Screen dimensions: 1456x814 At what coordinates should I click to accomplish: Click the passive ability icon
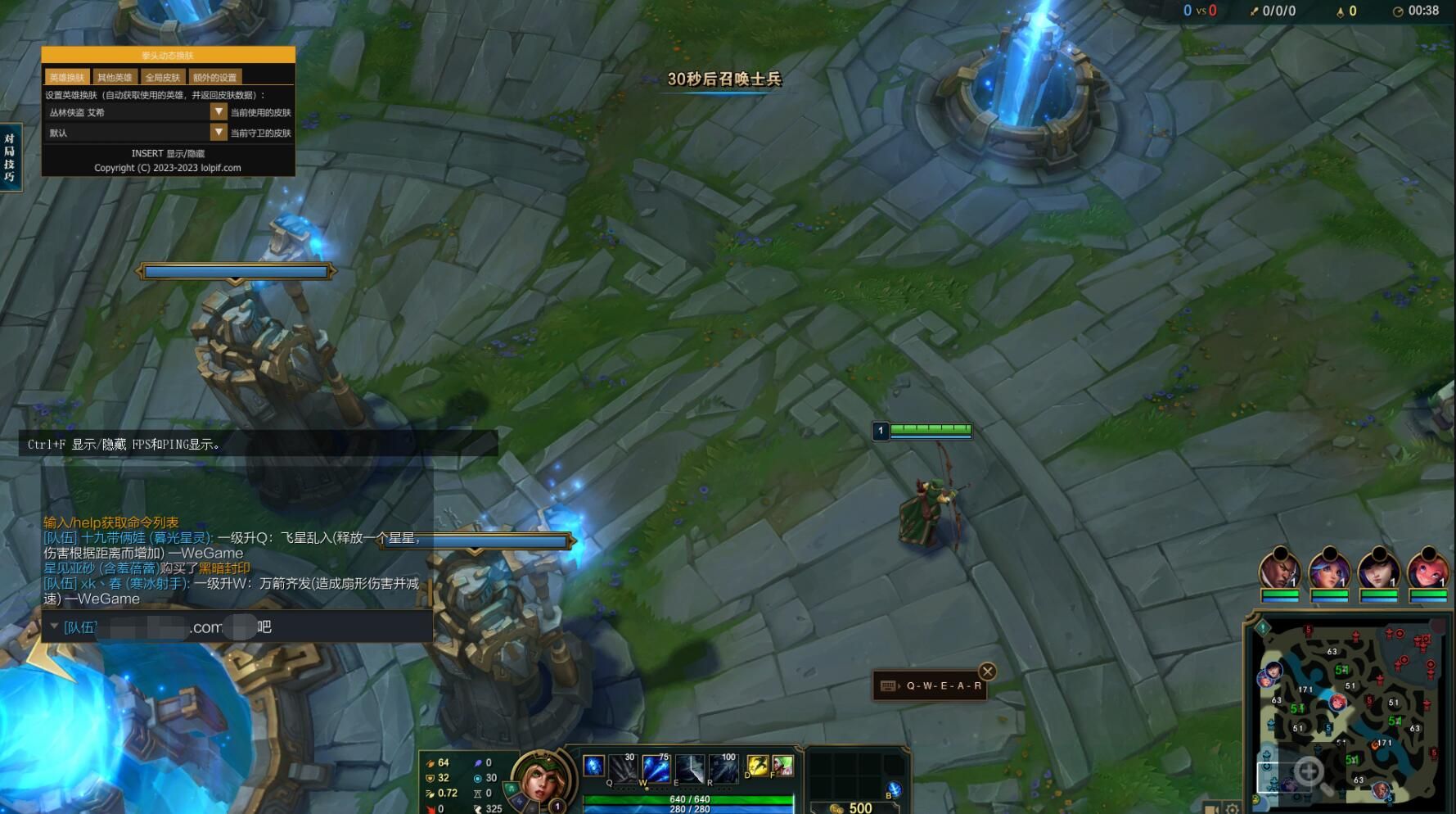pos(593,766)
